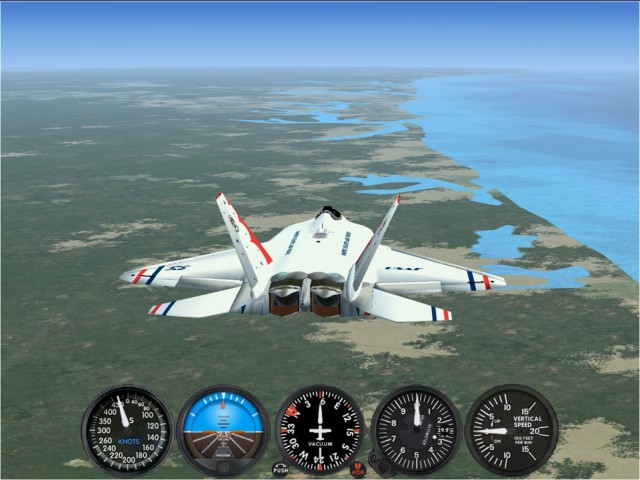Click the PUSH knob on the heading indicator
640x480 pixels.
point(280,469)
